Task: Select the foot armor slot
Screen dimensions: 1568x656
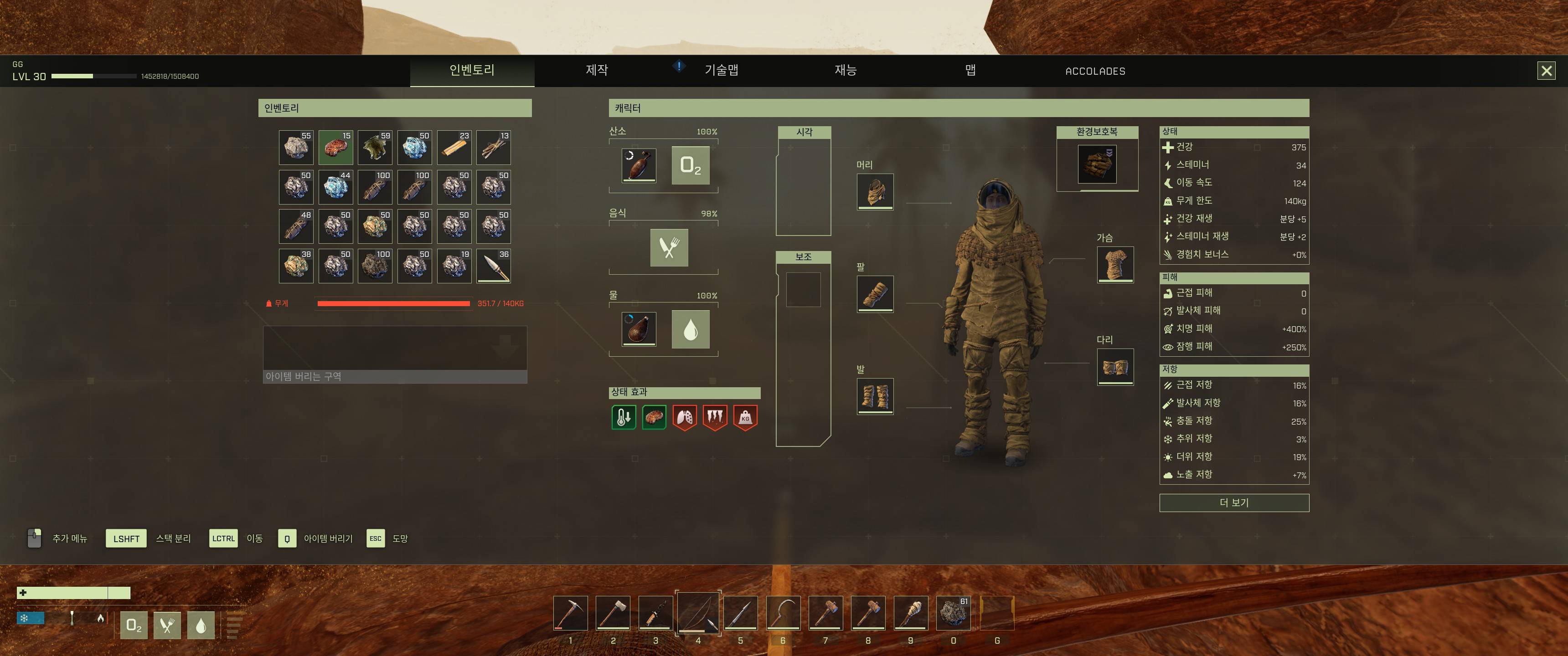Action: (x=875, y=395)
